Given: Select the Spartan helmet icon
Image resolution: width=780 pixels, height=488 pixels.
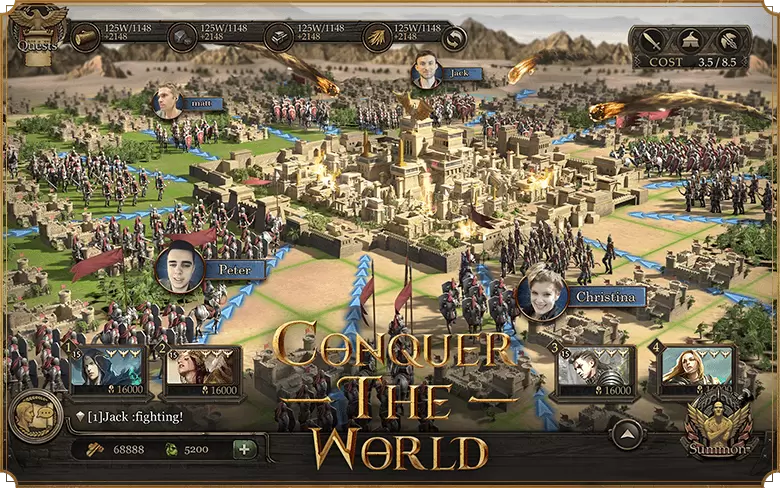Looking at the screenshot, I should coord(728,41).
